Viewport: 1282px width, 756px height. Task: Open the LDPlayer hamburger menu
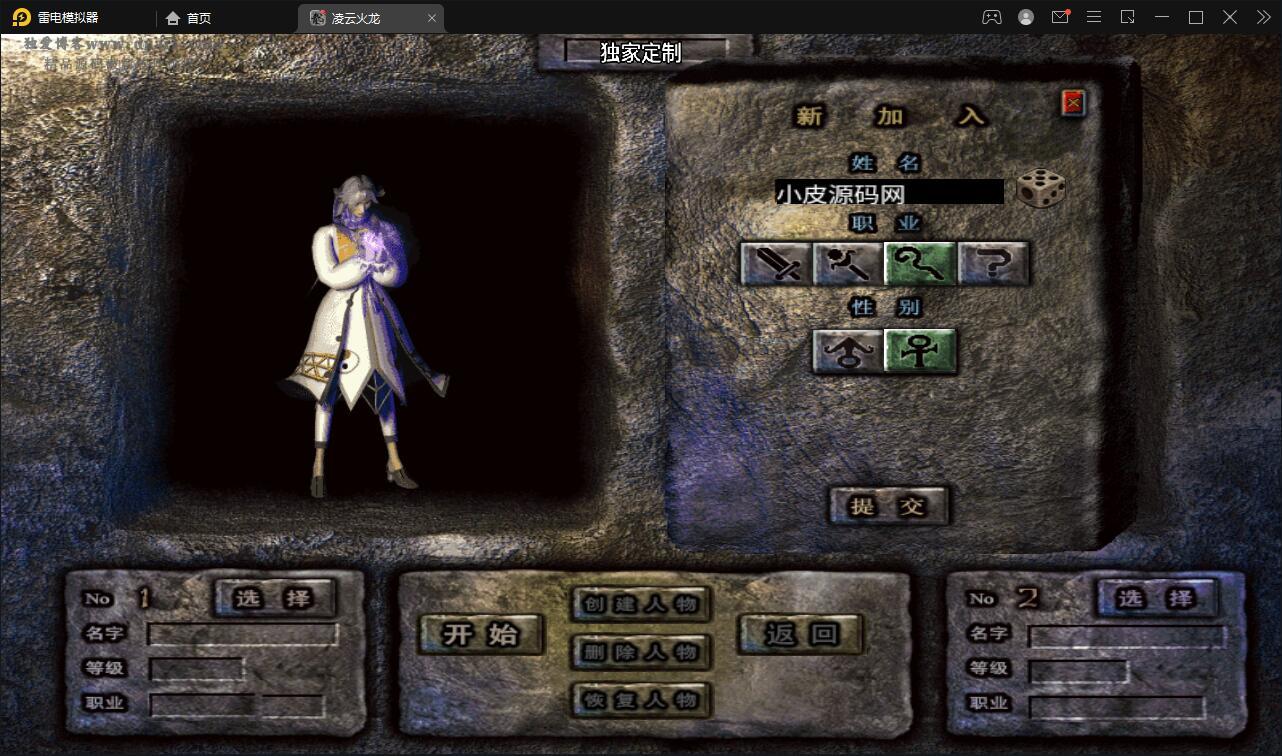[1094, 17]
